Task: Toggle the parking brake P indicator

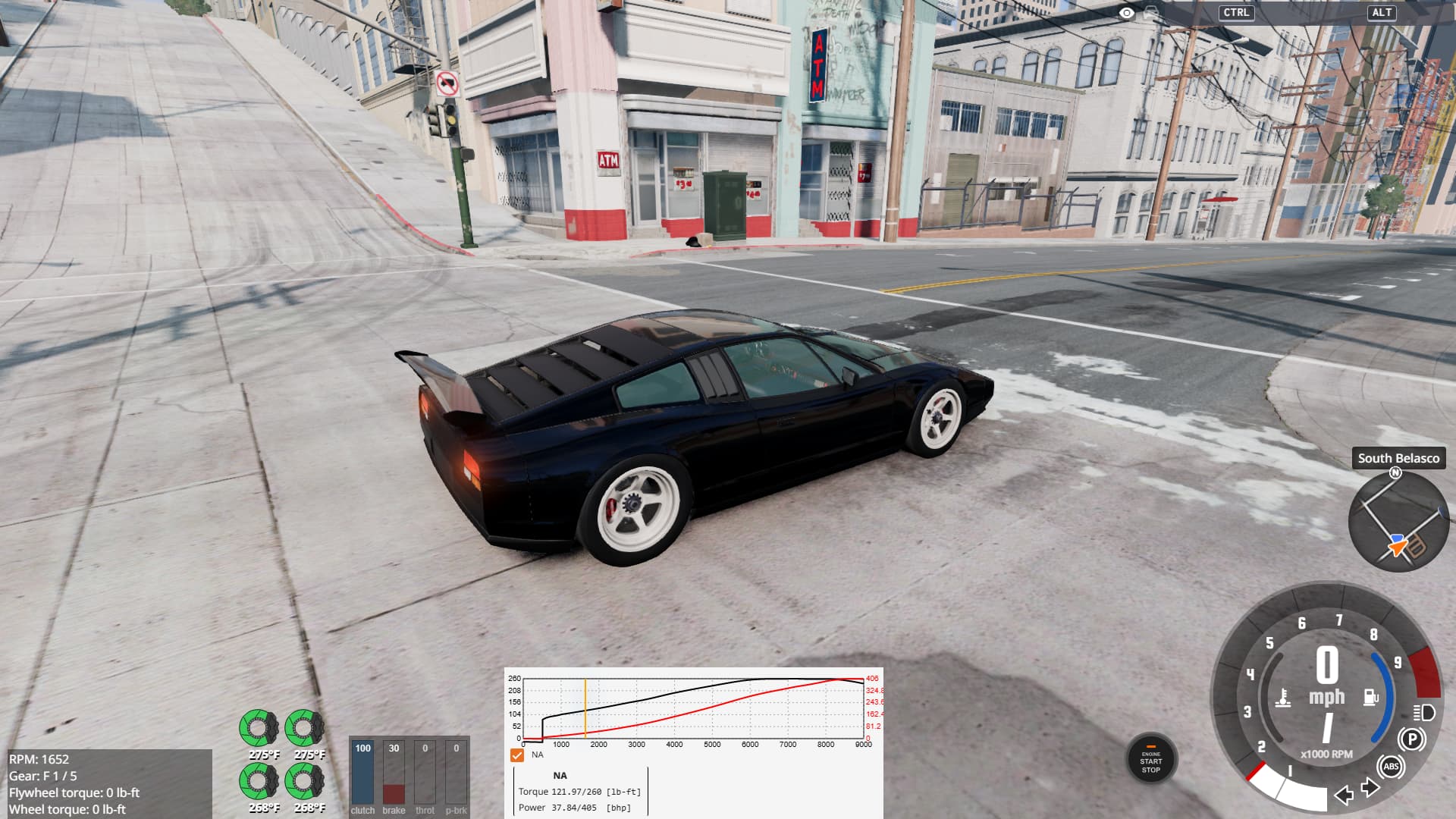Action: [x=1411, y=739]
